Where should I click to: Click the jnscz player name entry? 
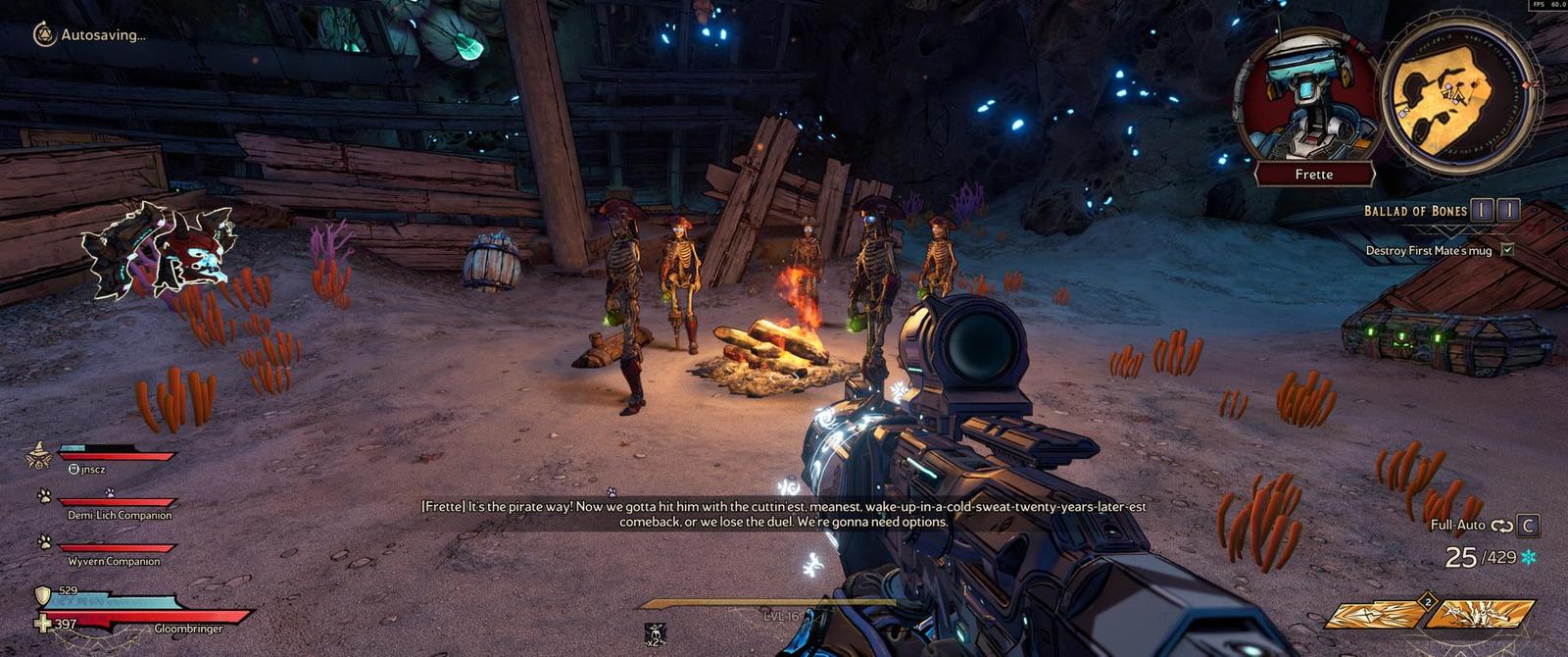click(92, 469)
